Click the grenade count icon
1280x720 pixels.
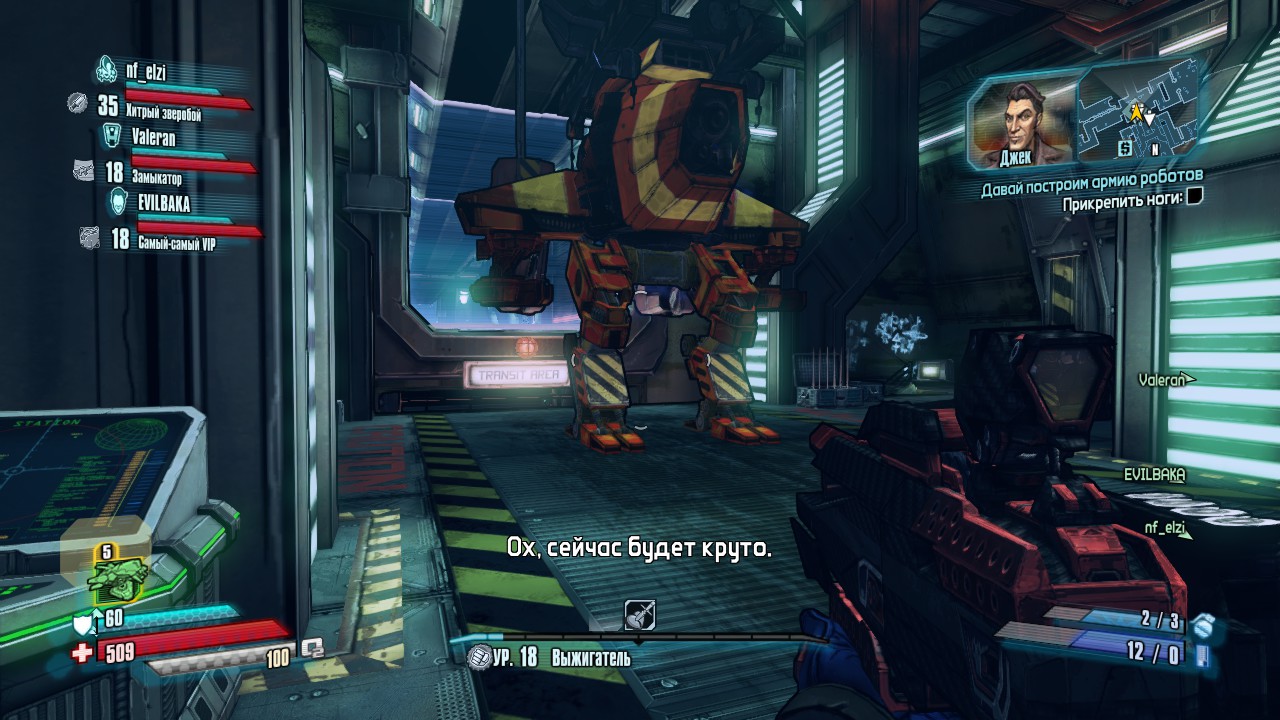pyautogui.click(x=1204, y=625)
